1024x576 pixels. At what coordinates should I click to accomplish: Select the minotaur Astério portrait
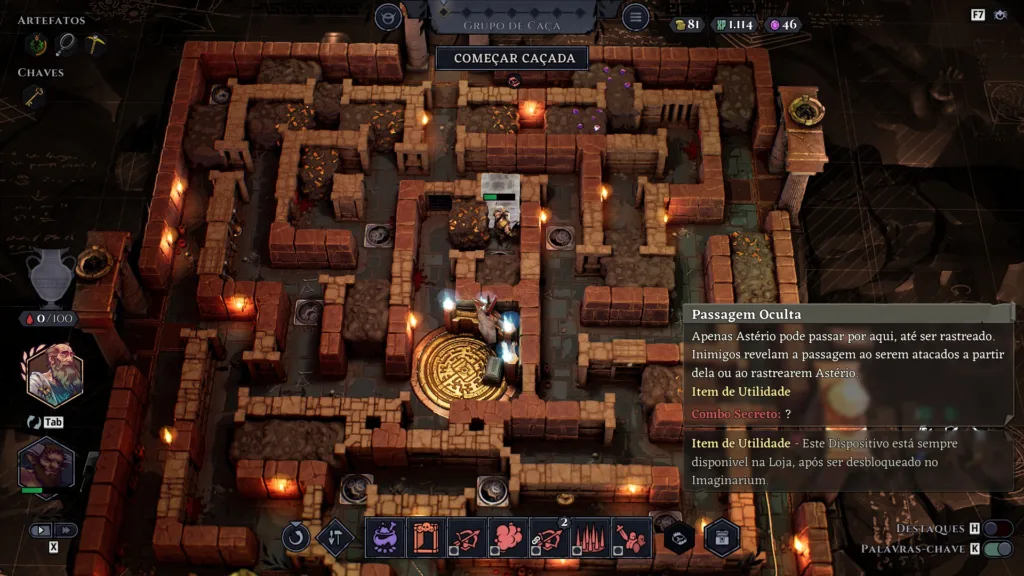(x=46, y=465)
